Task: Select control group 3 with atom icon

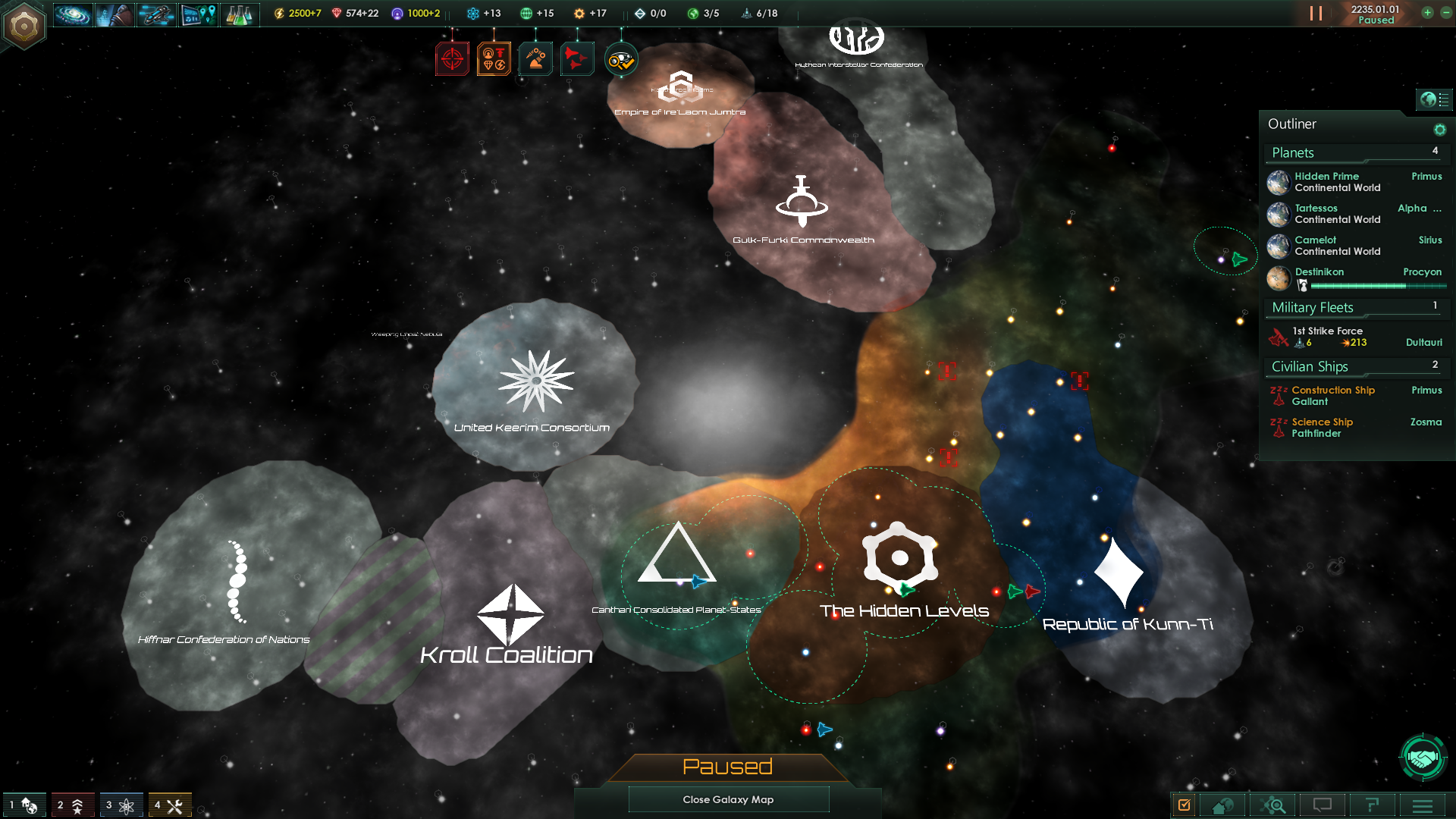Action: pyautogui.click(x=120, y=805)
